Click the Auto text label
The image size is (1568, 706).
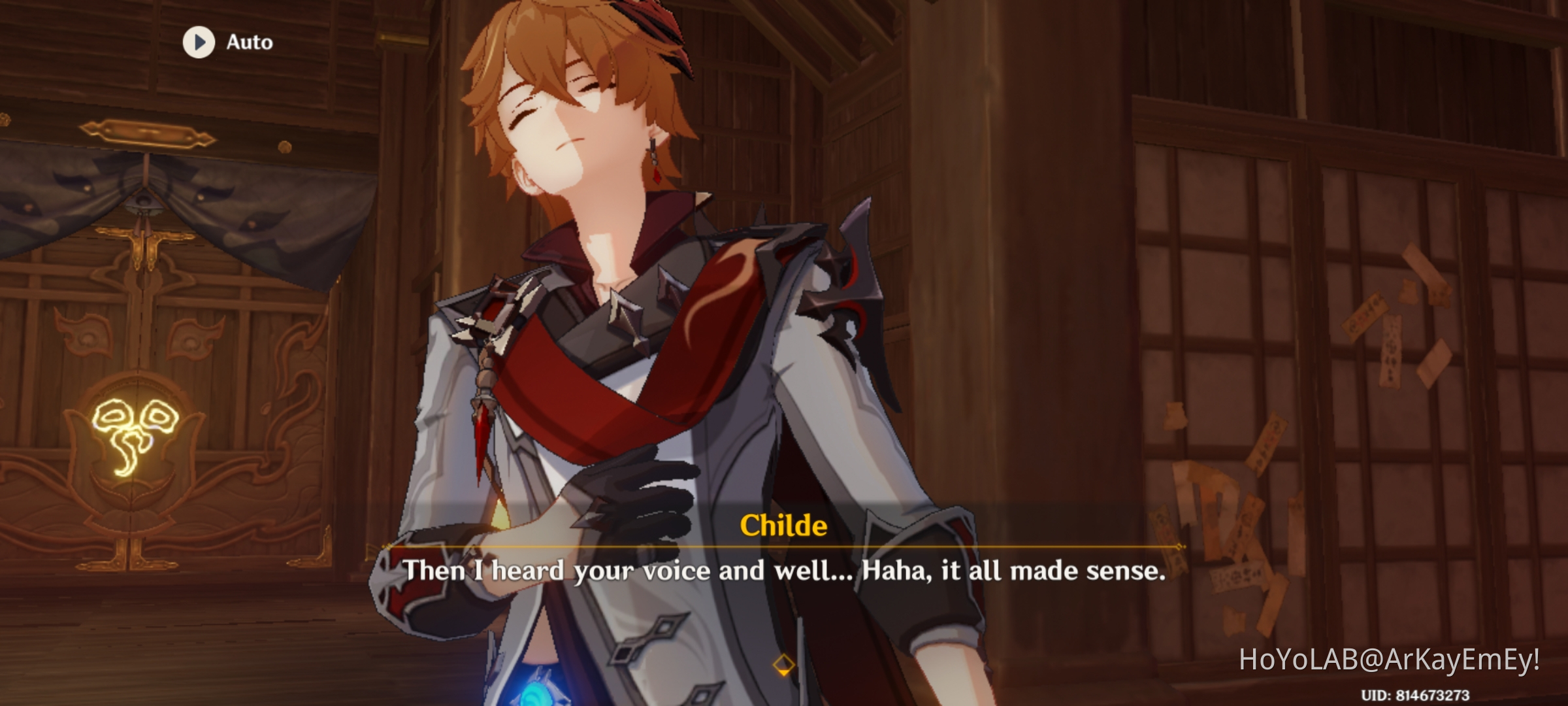[248, 41]
